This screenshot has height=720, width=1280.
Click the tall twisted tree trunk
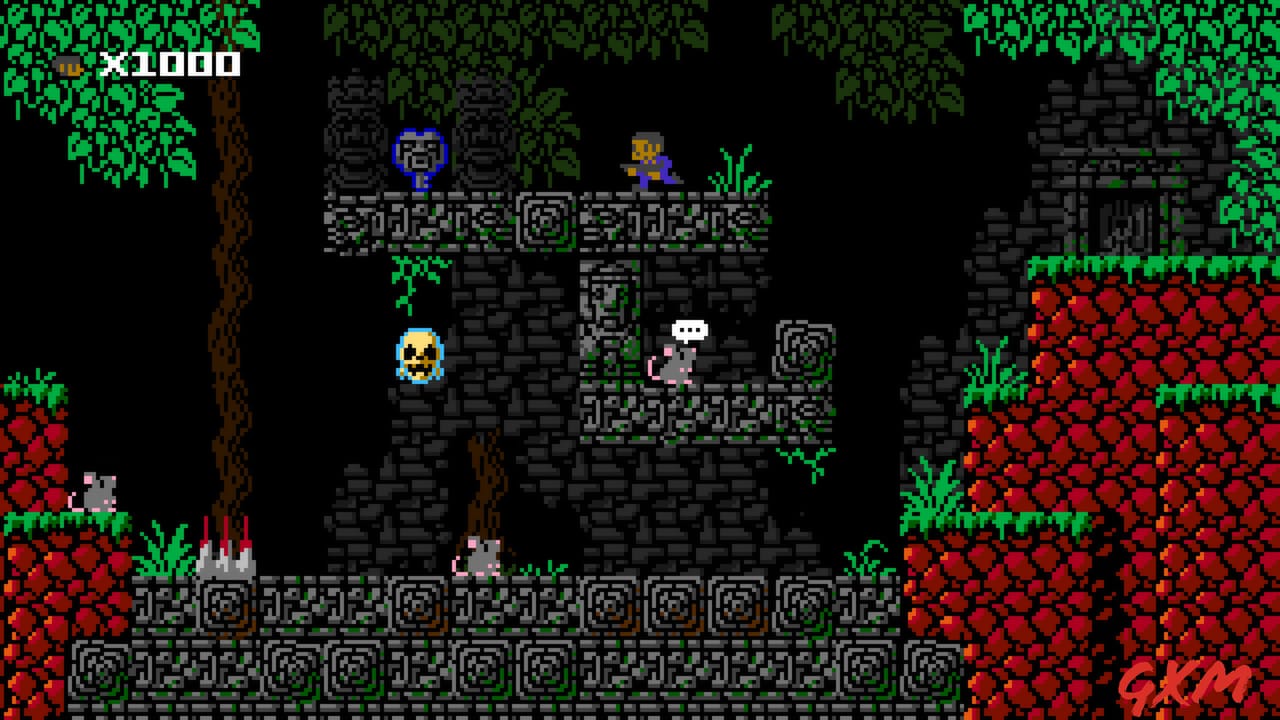[227, 300]
